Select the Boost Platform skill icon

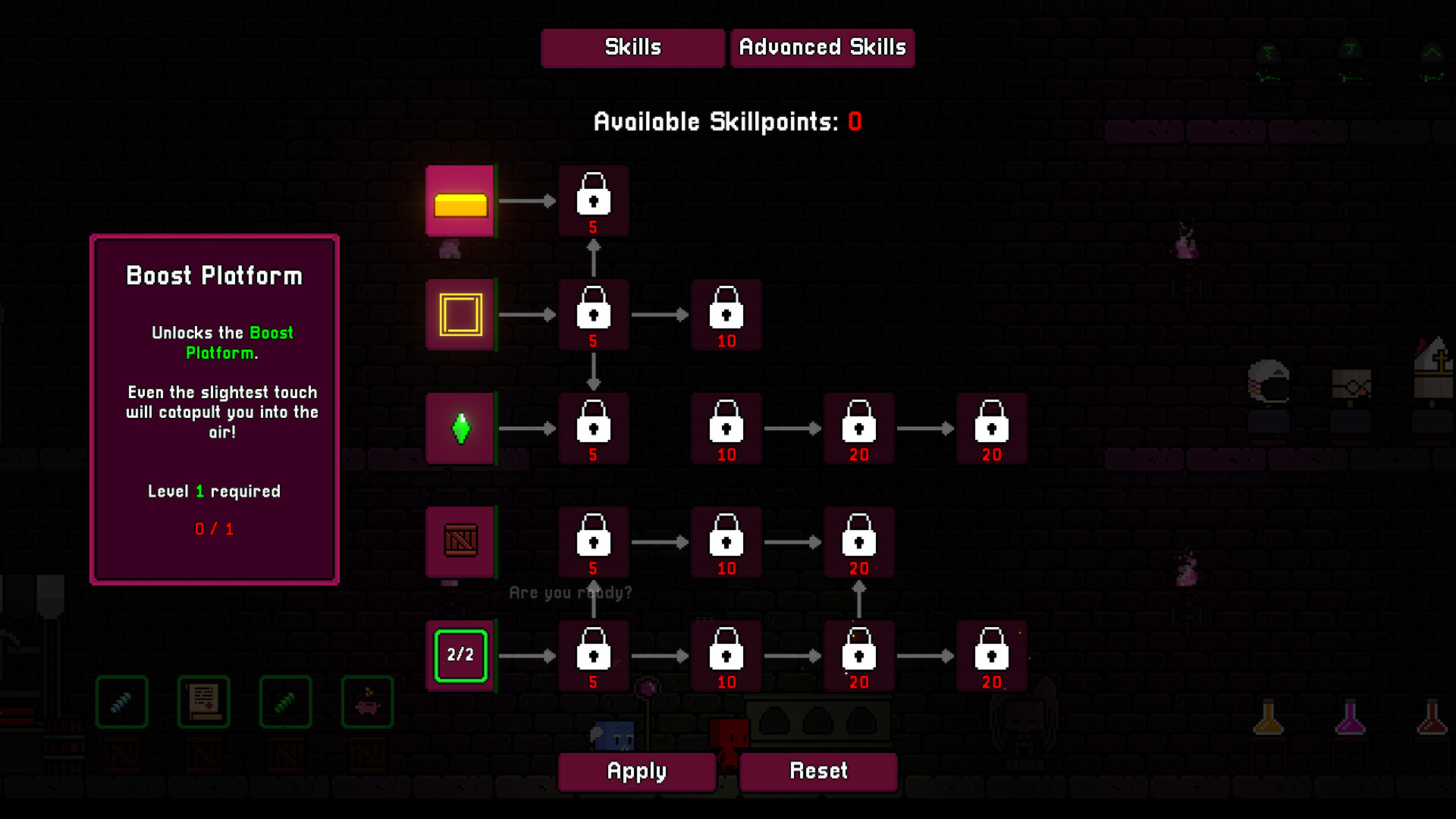coord(460,201)
